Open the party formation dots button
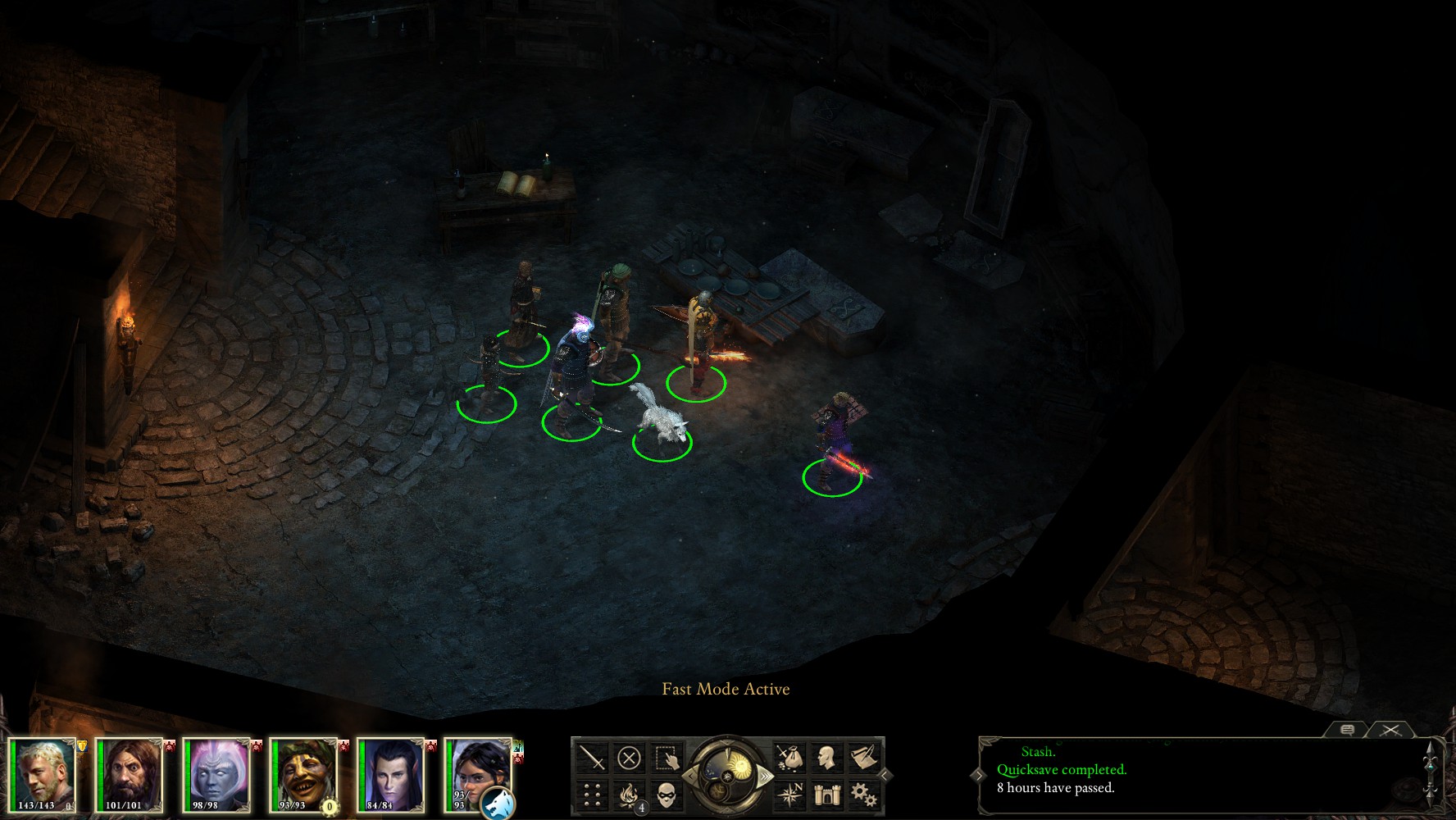1456x820 pixels. click(x=591, y=795)
